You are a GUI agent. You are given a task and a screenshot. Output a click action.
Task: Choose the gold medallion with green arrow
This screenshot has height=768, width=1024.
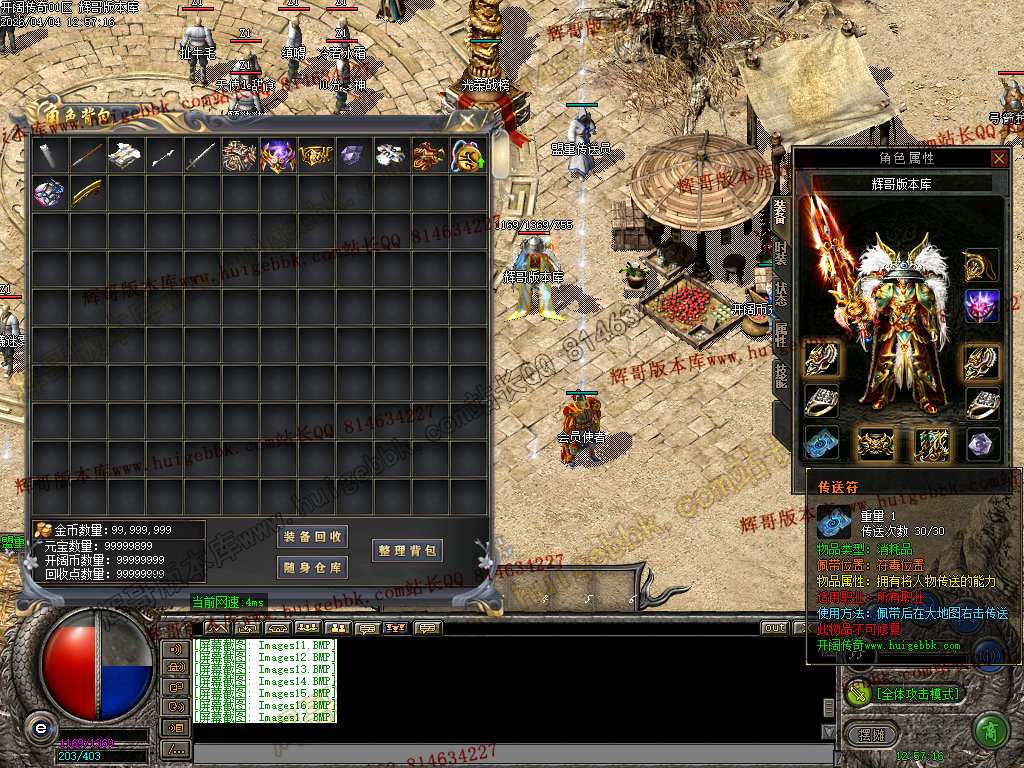tap(467, 155)
